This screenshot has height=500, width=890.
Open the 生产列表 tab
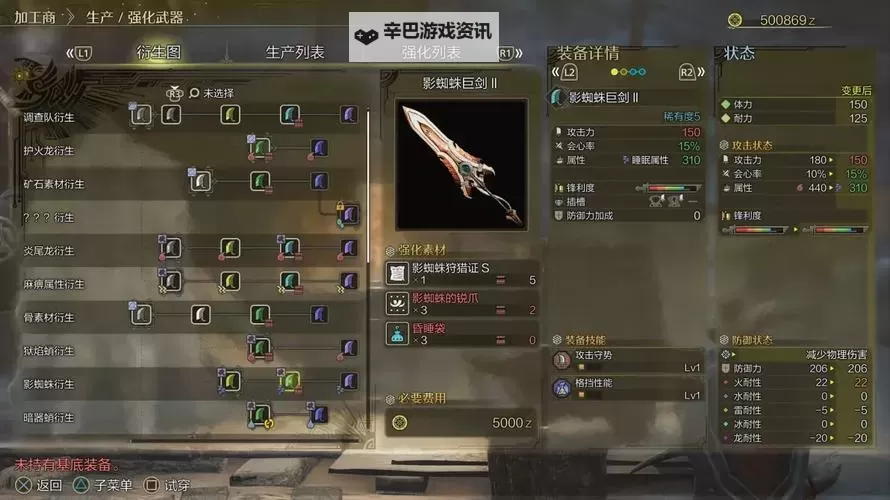pyautogui.click(x=295, y=52)
